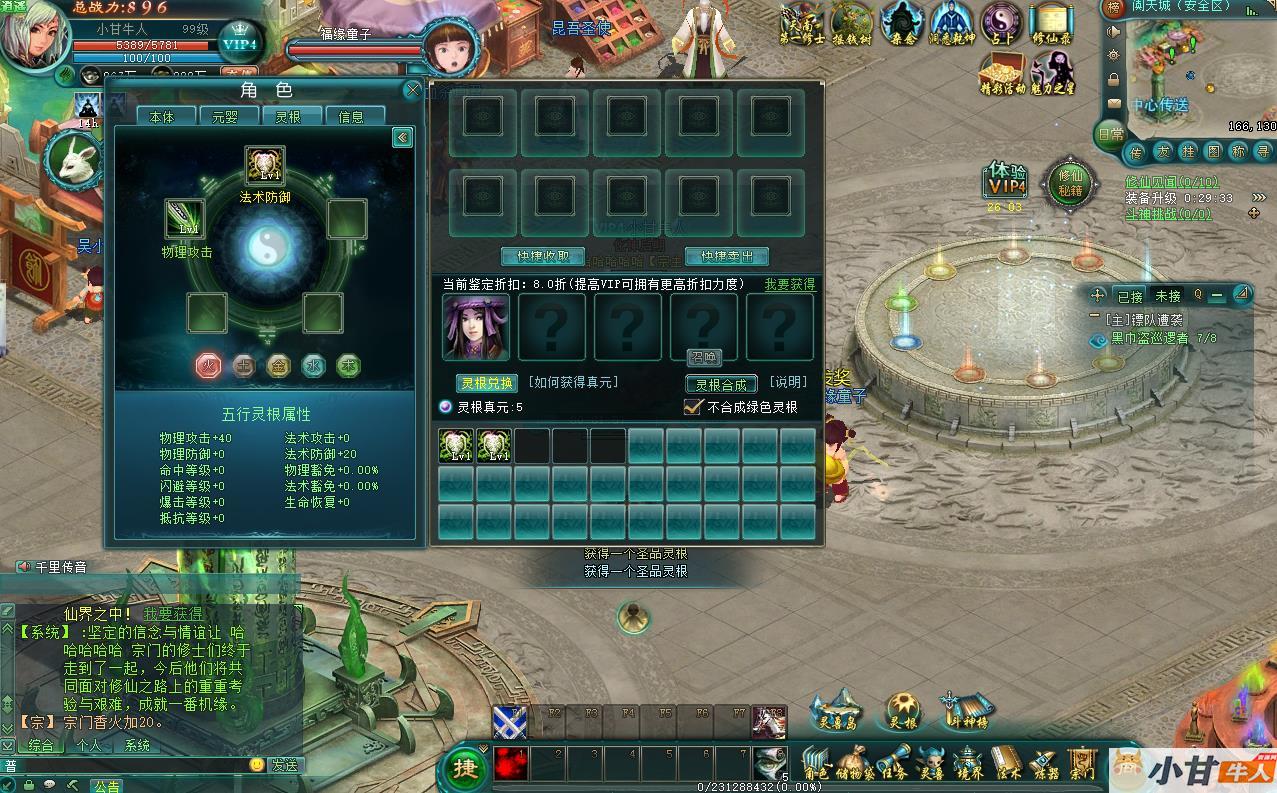Toggle the 不合成绿色灵根 checkbox
The height and width of the screenshot is (793, 1277).
(x=693, y=407)
